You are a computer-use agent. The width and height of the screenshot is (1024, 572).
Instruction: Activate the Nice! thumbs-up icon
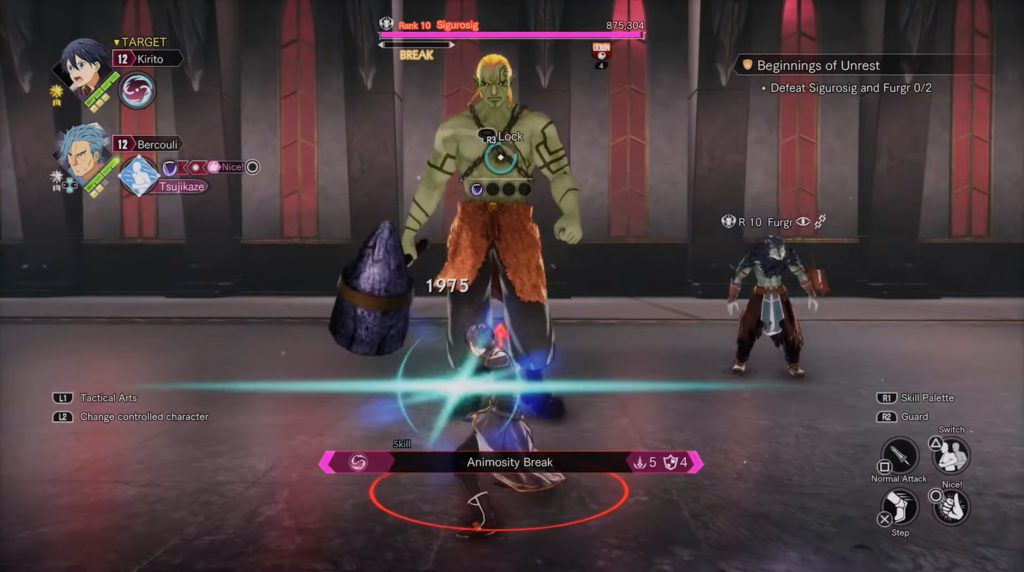click(x=951, y=506)
